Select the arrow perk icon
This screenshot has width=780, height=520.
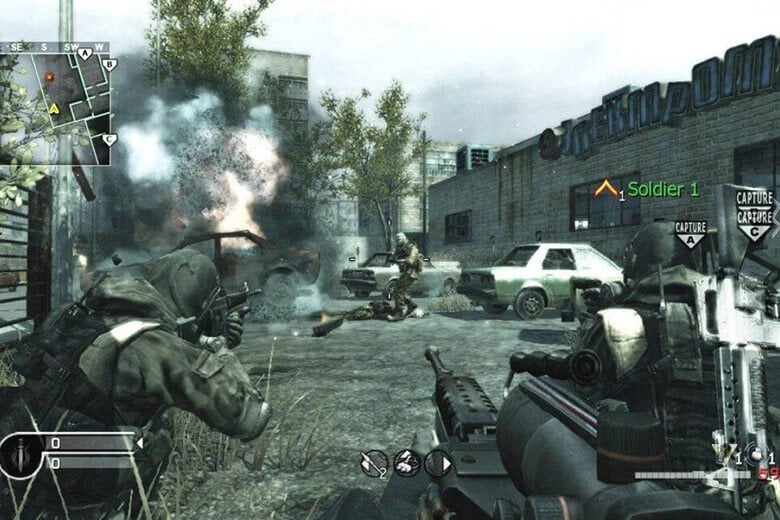(x=438, y=462)
